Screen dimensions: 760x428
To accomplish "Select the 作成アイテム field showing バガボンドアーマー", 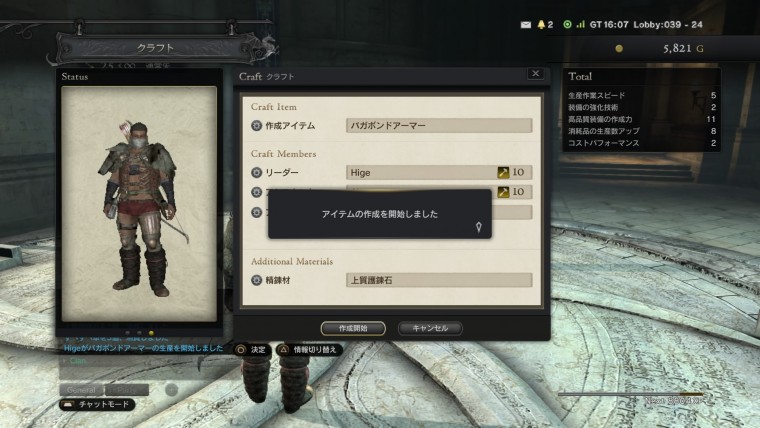I will click(x=438, y=126).
